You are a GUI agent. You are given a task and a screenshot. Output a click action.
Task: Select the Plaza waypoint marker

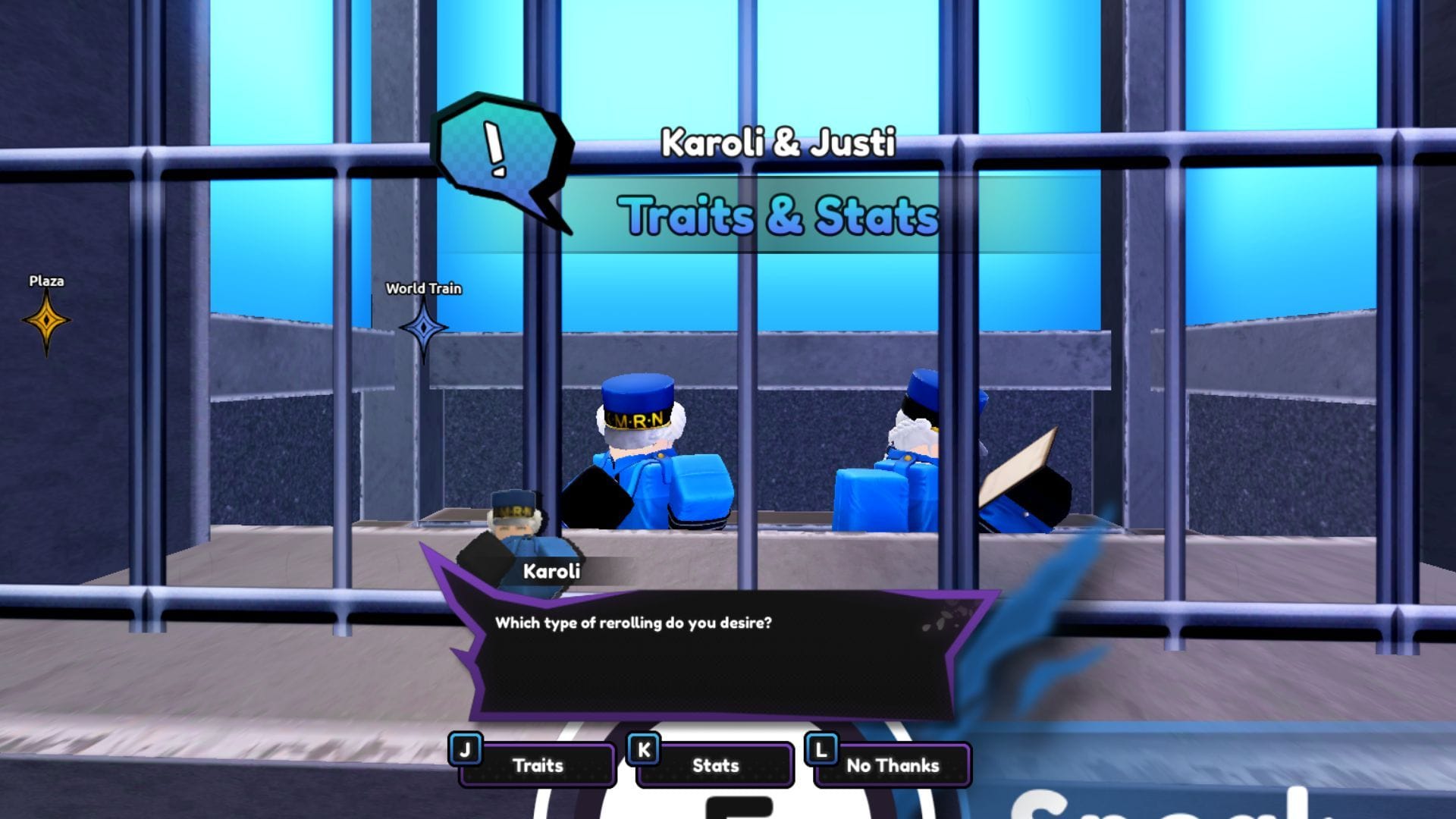coord(45,318)
